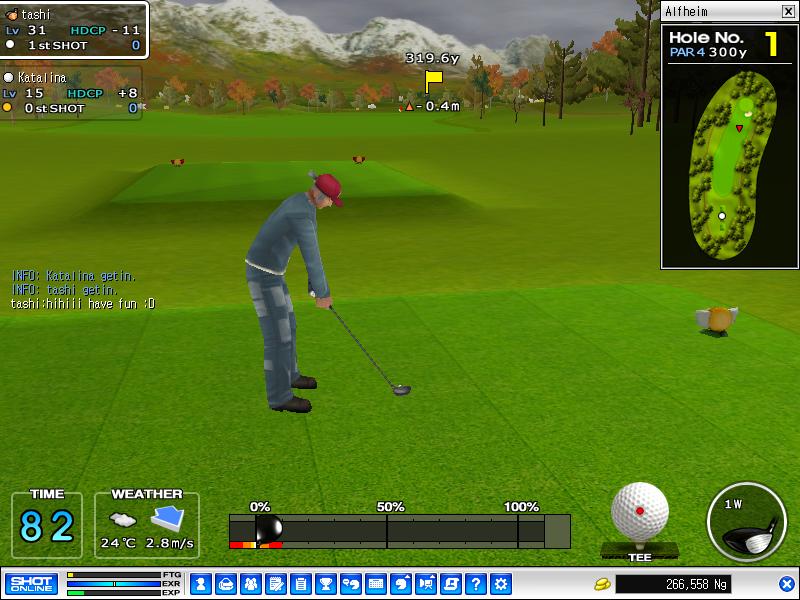The width and height of the screenshot is (800, 600).
Task: Open the notepad with pencil icon
Action: click(x=275, y=583)
